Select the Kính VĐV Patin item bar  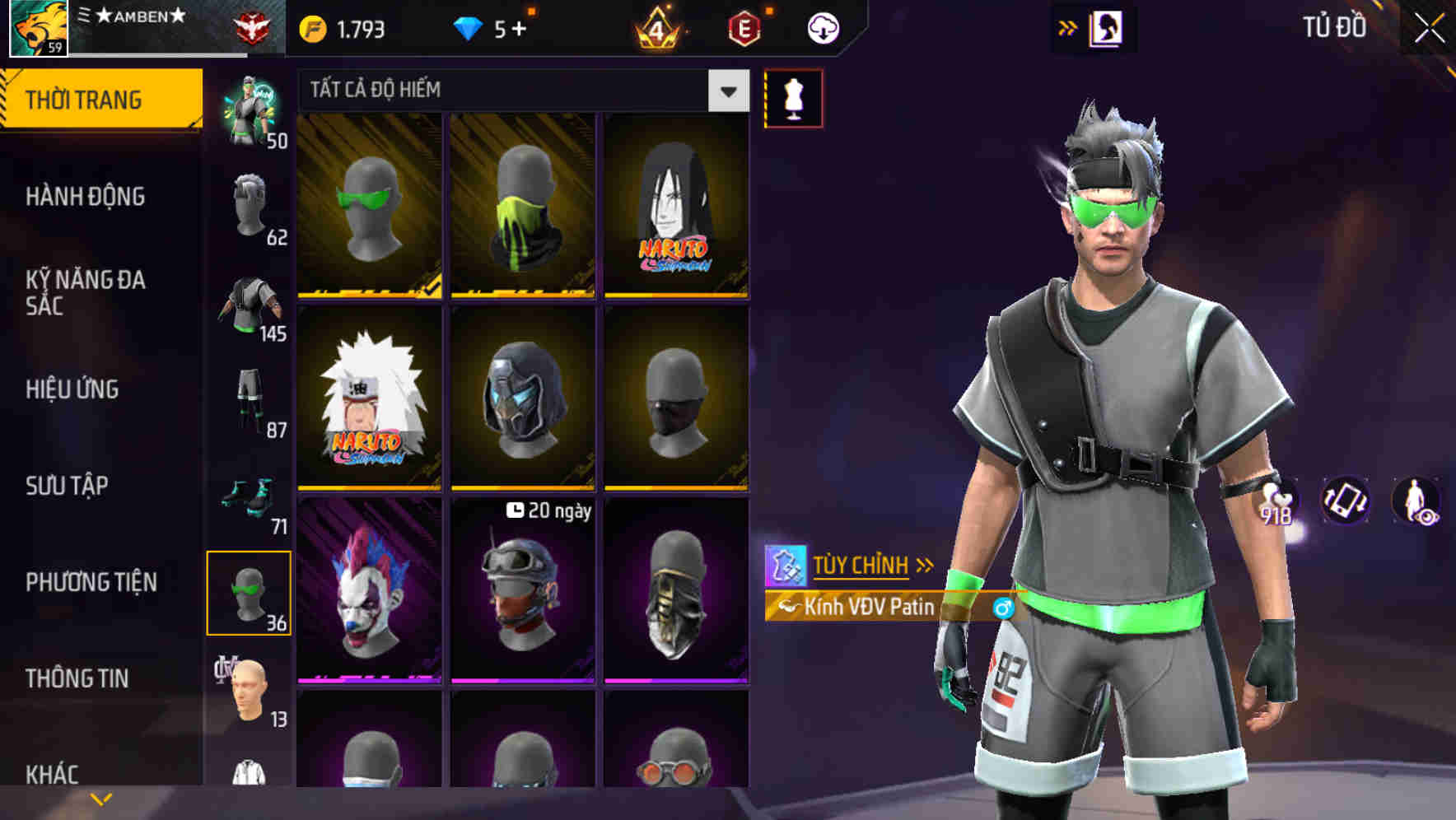873,608
